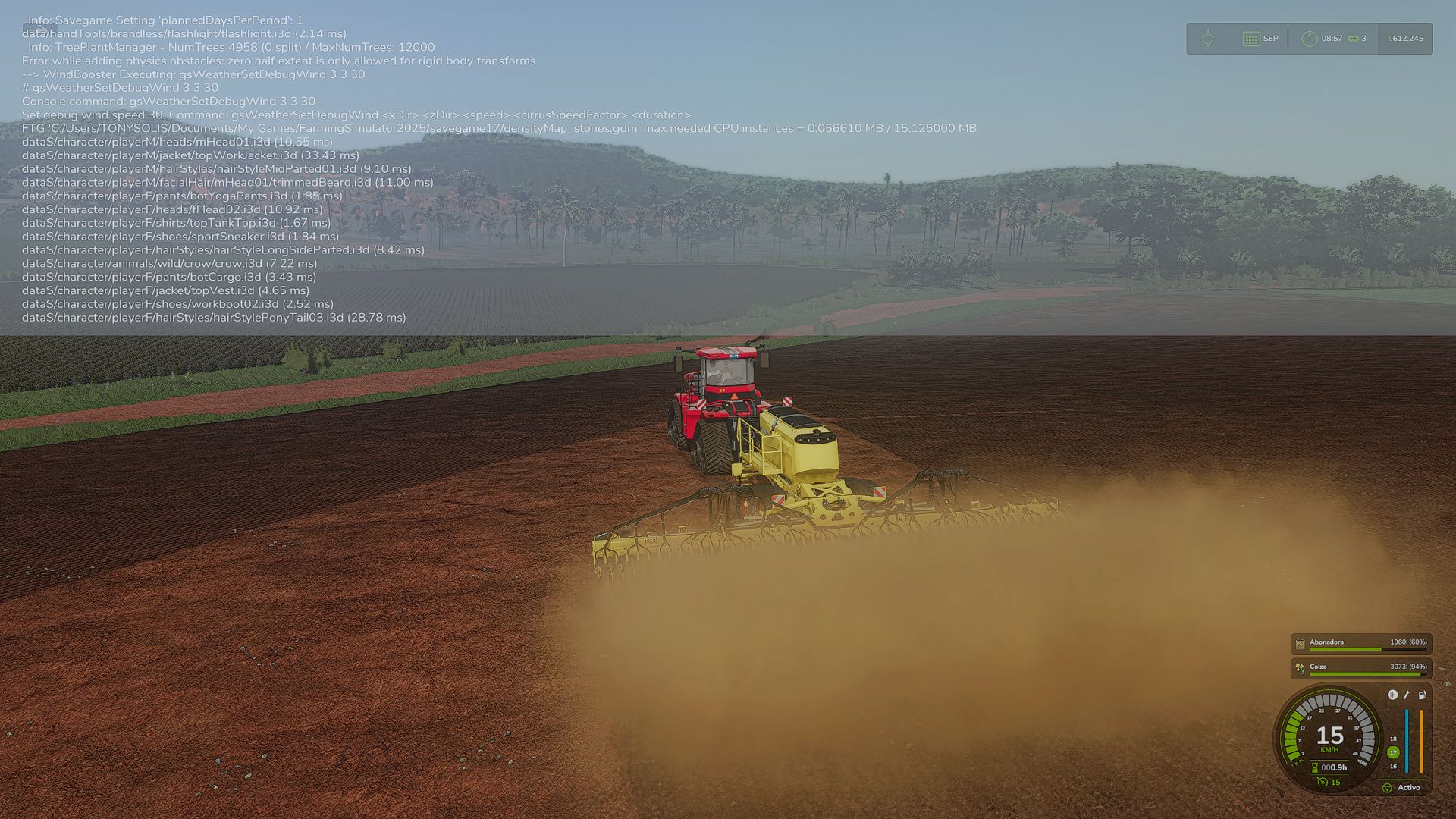Click the hourglass operating hours icon
Image resolution: width=1456 pixels, height=819 pixels.
click(x=1314, y=767)
